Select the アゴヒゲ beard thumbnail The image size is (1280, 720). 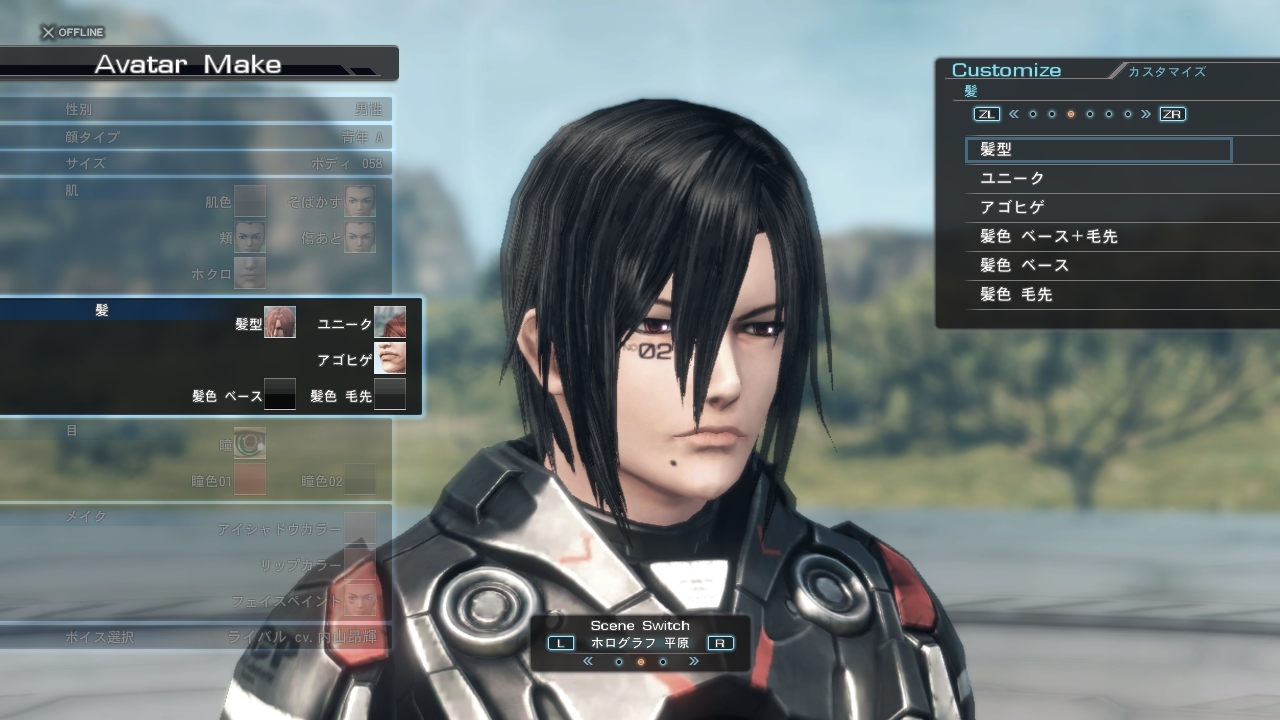coord(390,358)
